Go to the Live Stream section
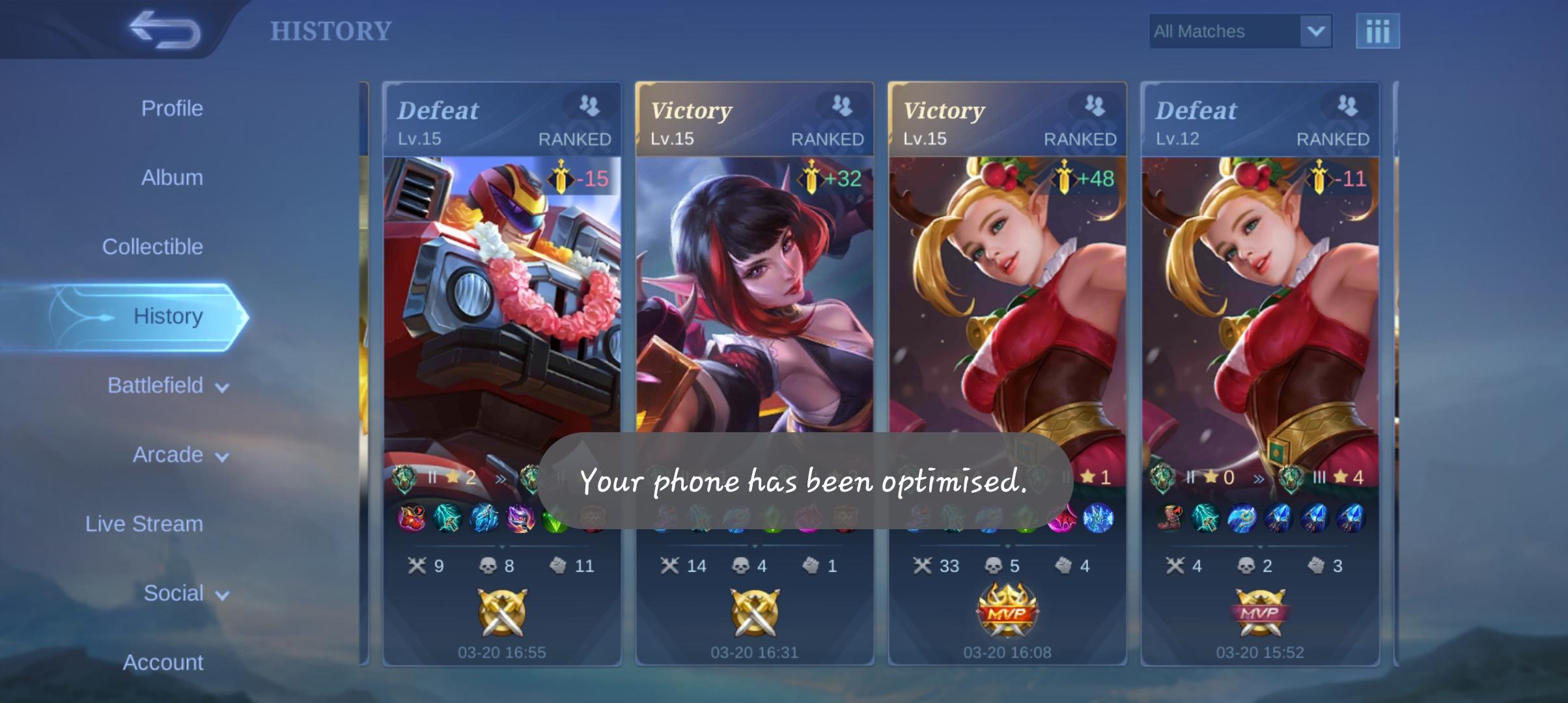Screen dimensions: 1568x703 pyautogui.click(x=143, y=523)
